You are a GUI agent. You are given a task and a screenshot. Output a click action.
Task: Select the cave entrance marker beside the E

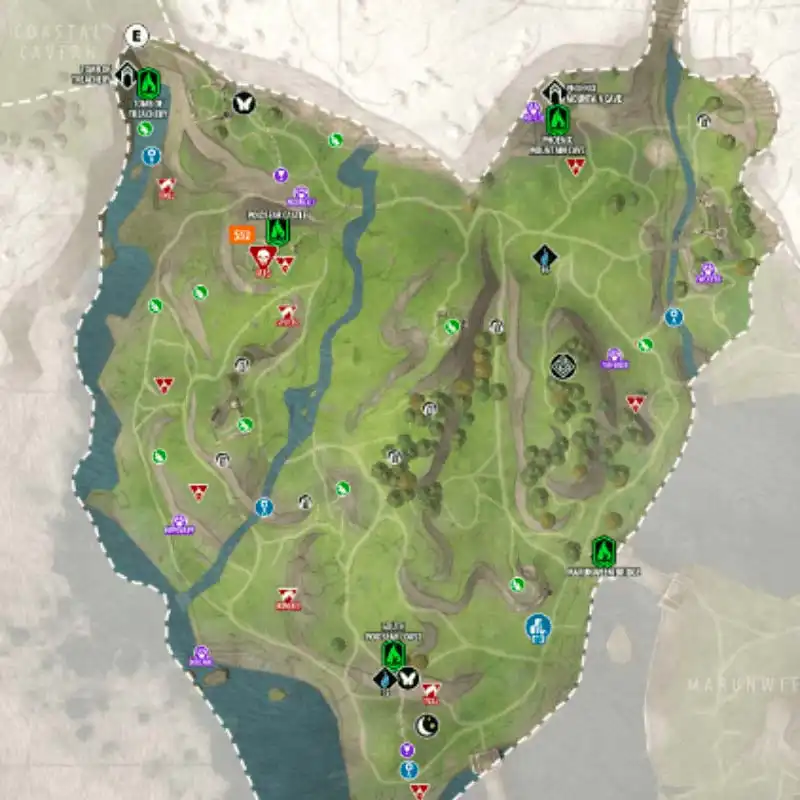127,74
